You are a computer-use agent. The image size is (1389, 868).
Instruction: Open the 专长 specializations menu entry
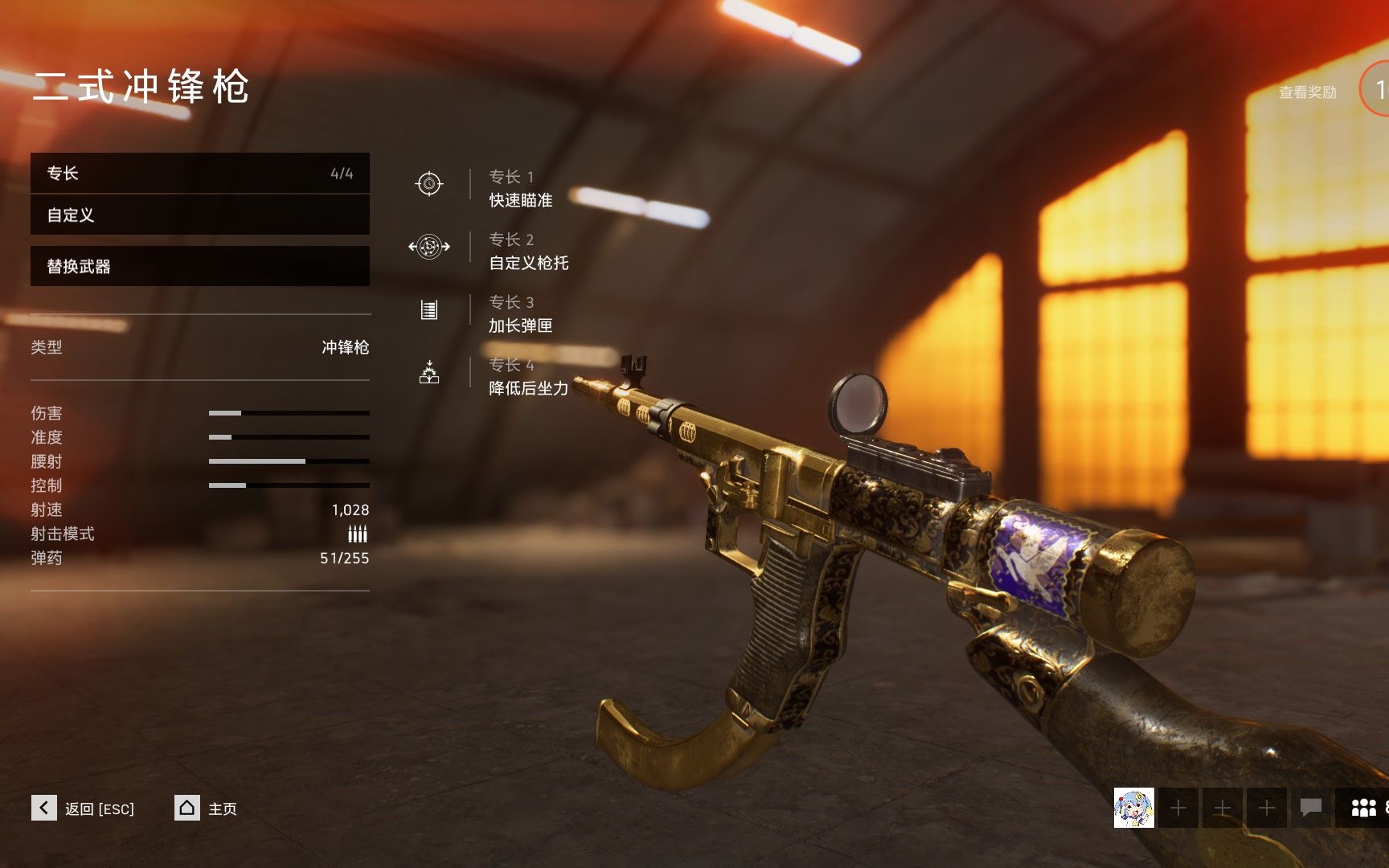199,174
